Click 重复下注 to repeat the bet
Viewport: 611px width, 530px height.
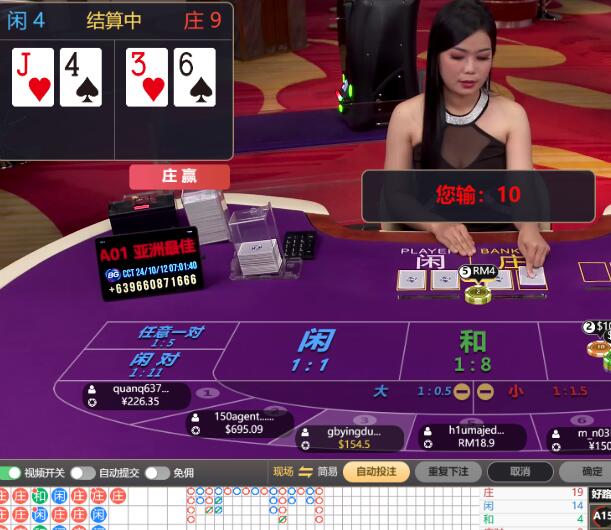pyautogui.click(x=448, y=472)
